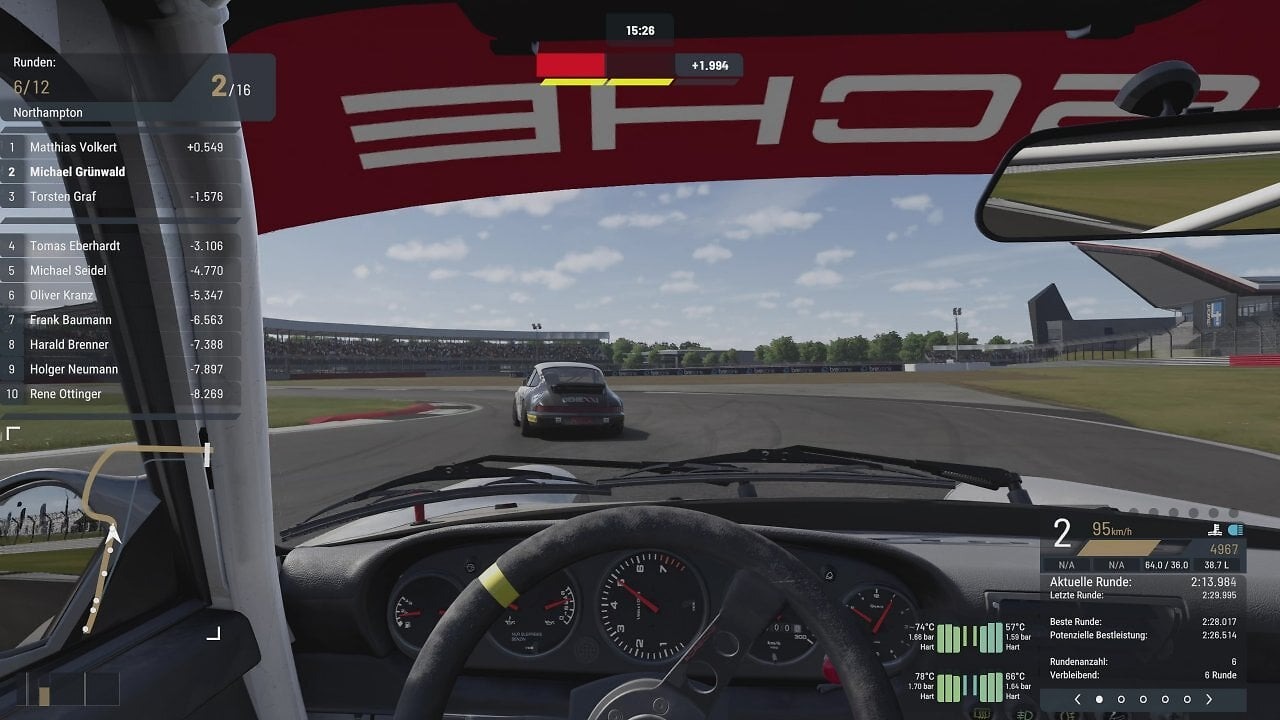Screen dimensions: 1280x720
Task: Select Tomas Eberhardt's leaderboard row
Action: [120, 246]
